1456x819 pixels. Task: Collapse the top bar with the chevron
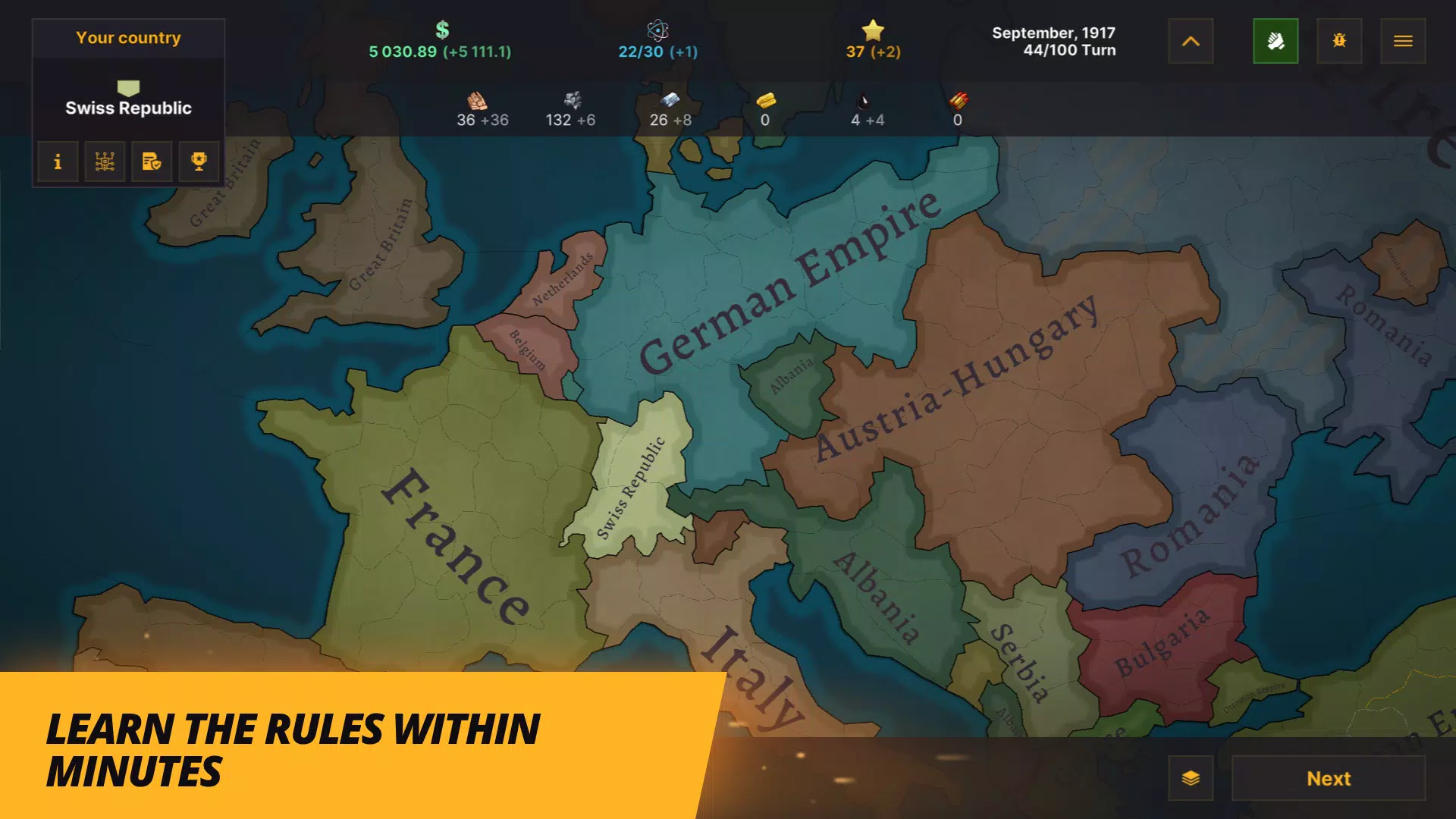pos(1191,41)
